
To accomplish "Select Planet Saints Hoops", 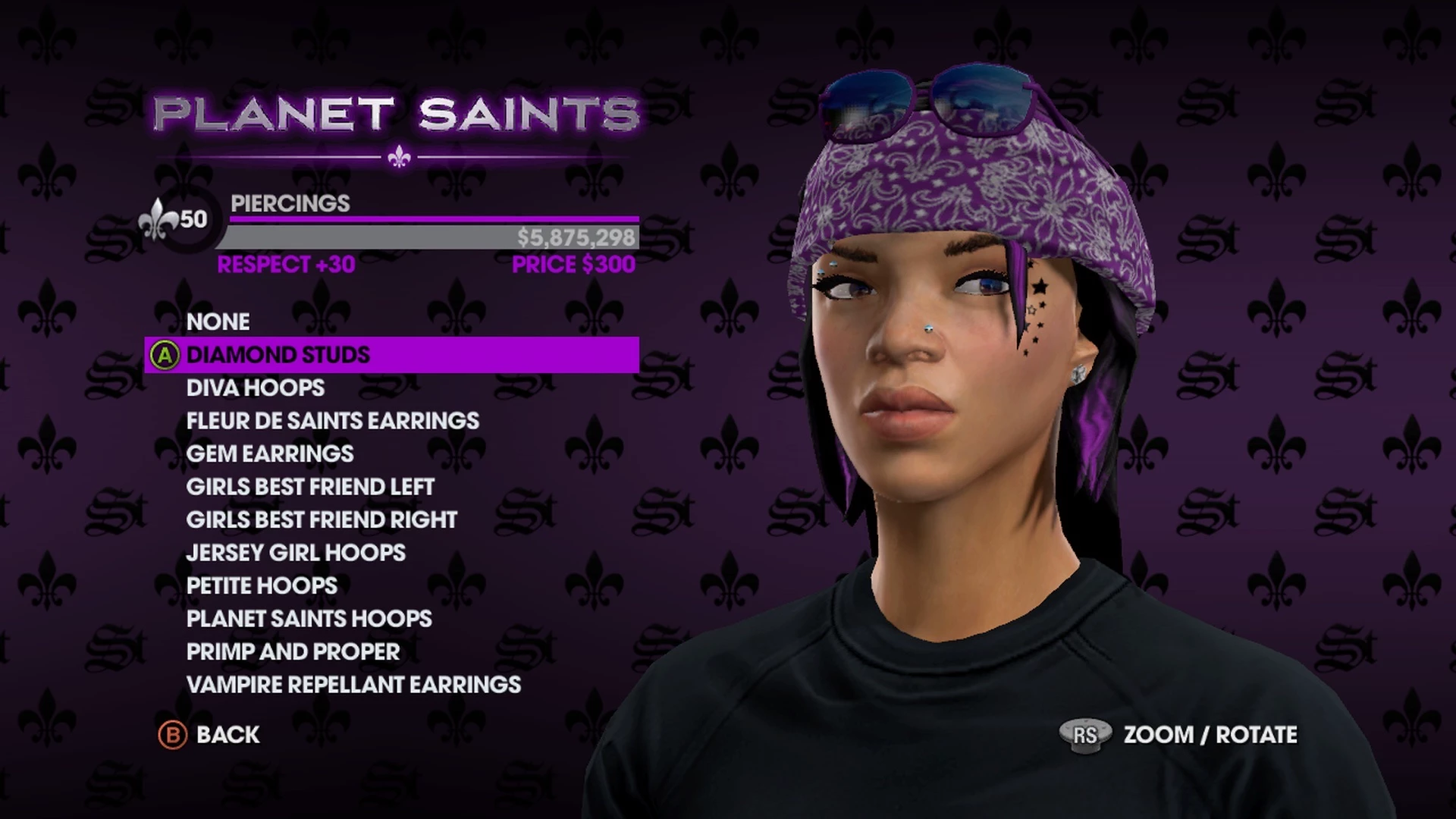I will pos(309,619).
